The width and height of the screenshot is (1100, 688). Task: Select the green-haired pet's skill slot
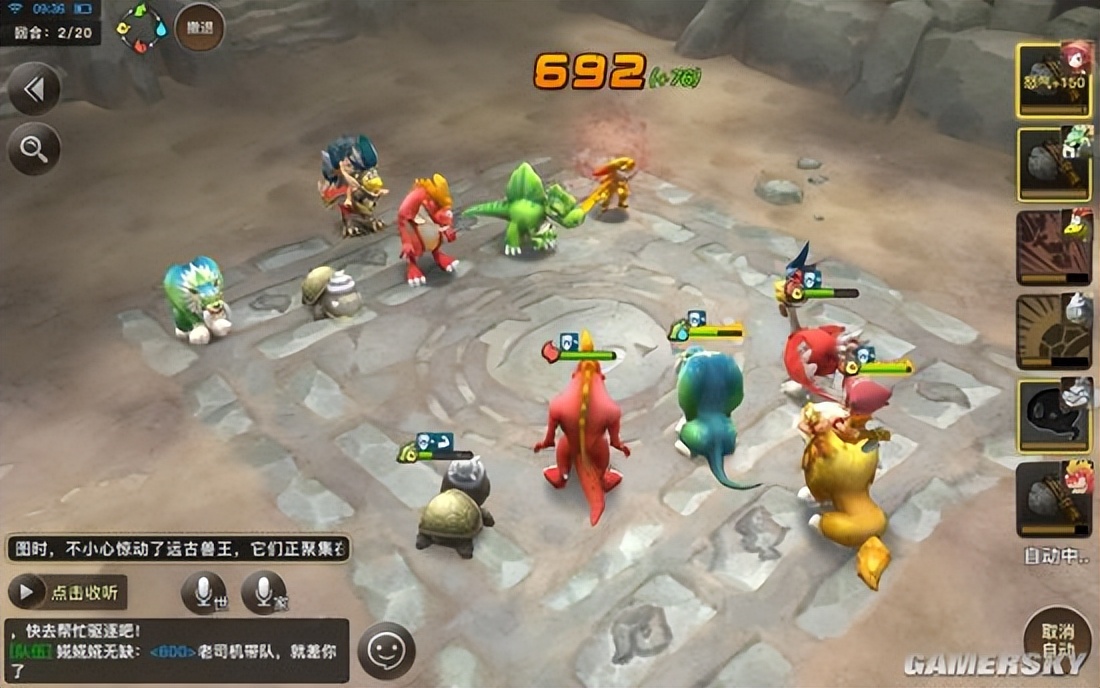click(x=1054, y=164)
